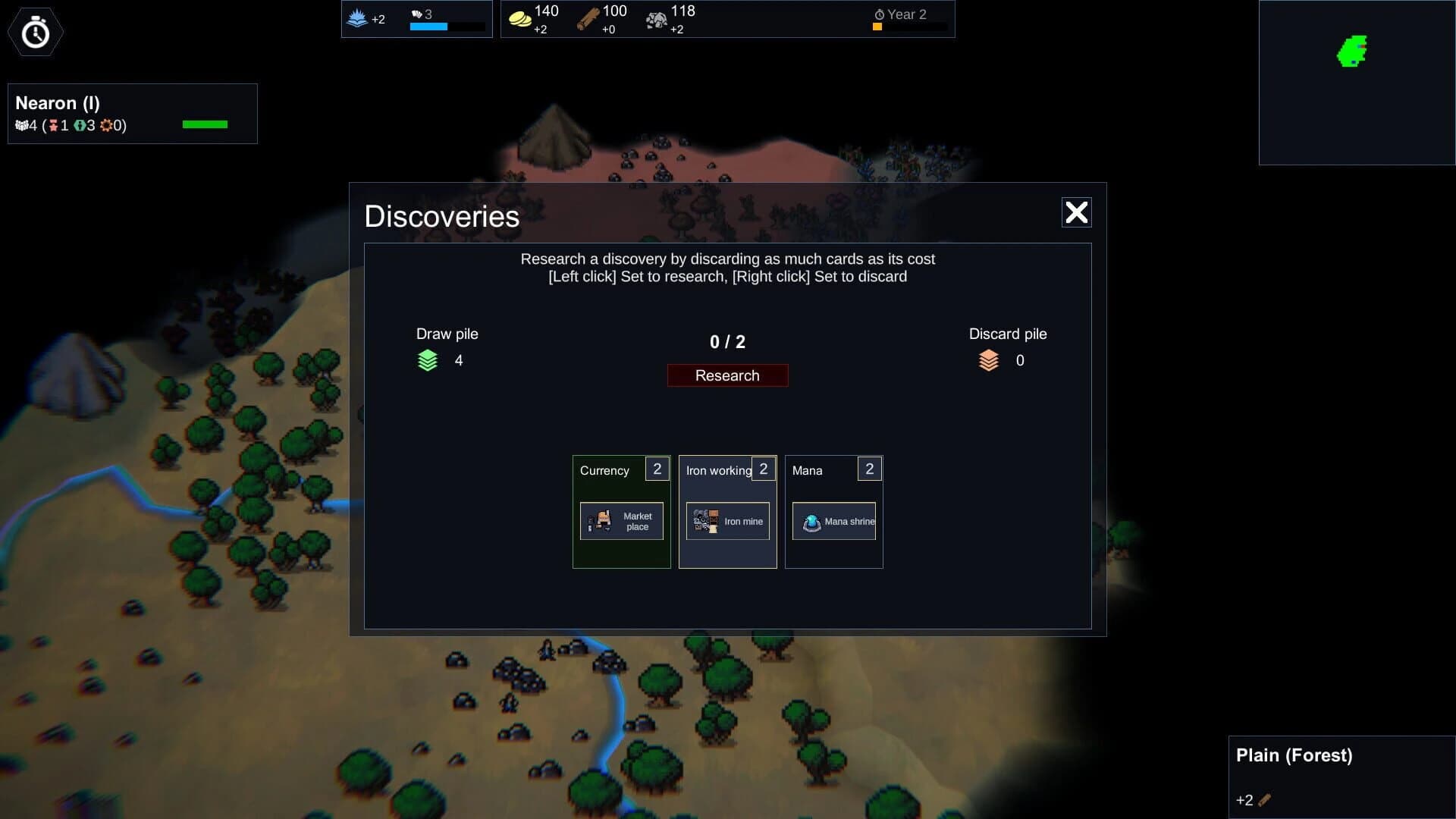Click the Mana shrine building icon

click(x=813, y=521)
